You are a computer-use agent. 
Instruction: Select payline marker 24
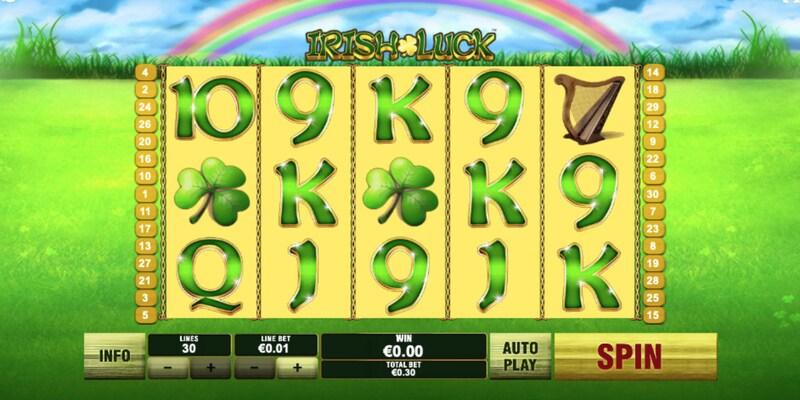click(144, 107)
